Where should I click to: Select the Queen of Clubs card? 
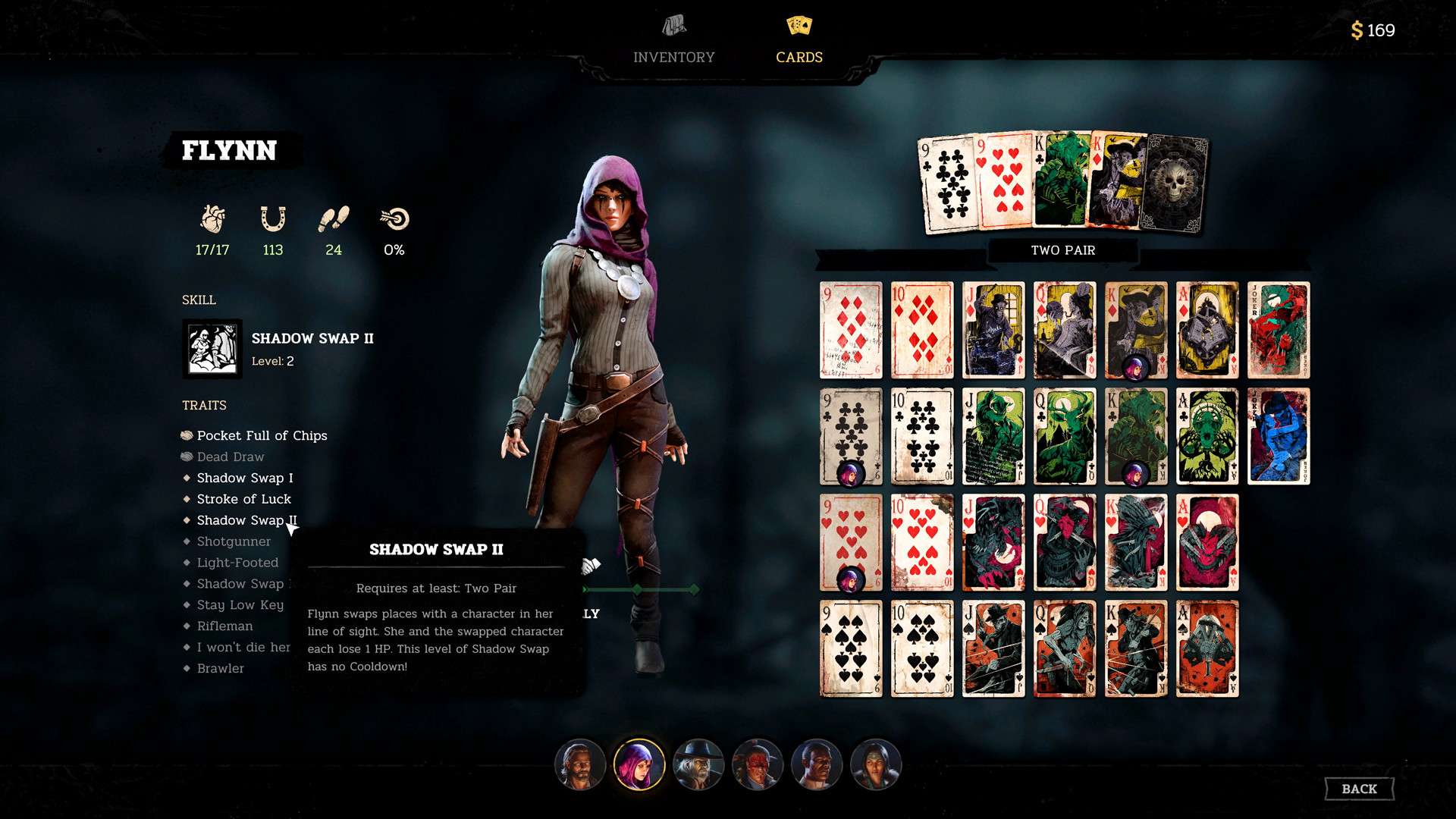pos(1065,436)
